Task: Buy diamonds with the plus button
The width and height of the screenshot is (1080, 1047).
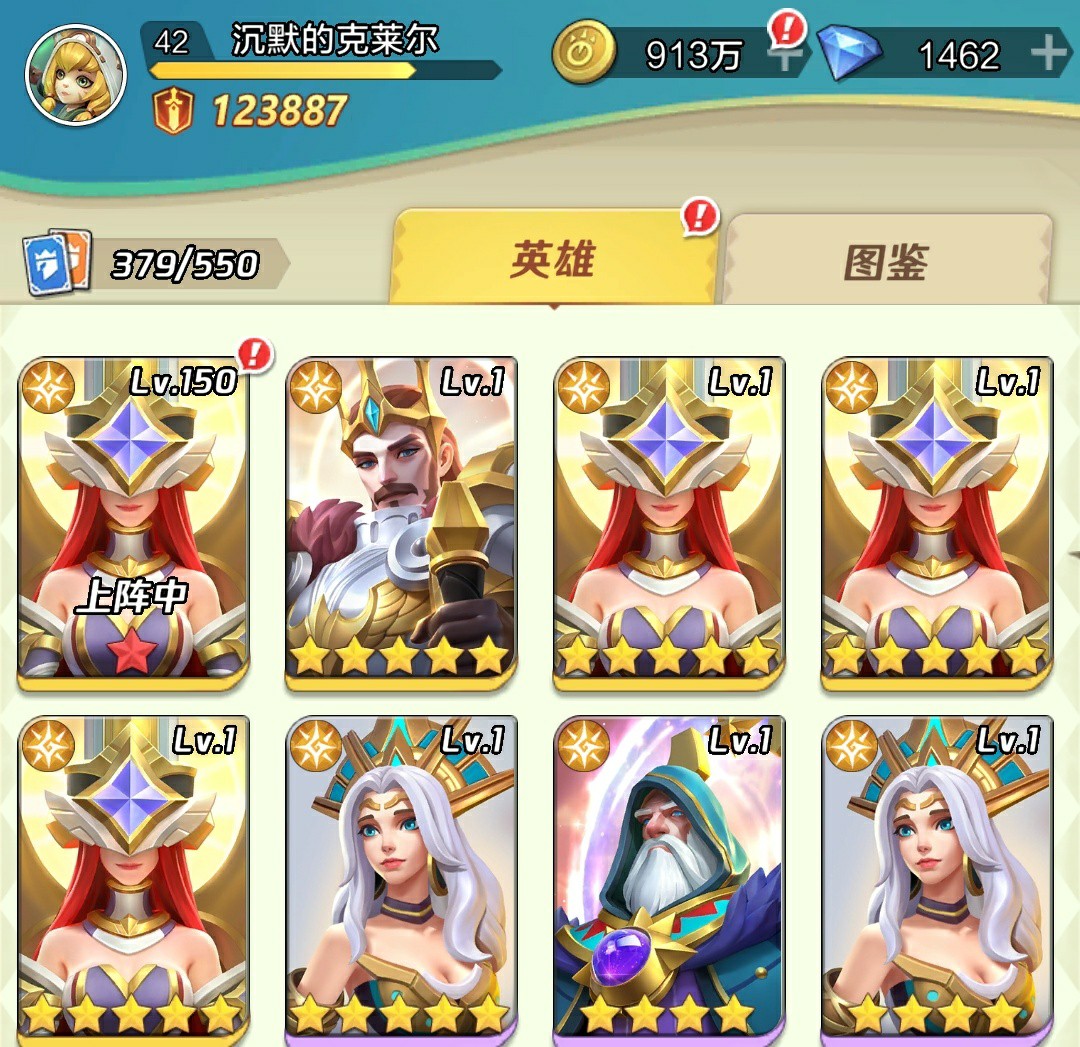Action: pos(1048,54)
